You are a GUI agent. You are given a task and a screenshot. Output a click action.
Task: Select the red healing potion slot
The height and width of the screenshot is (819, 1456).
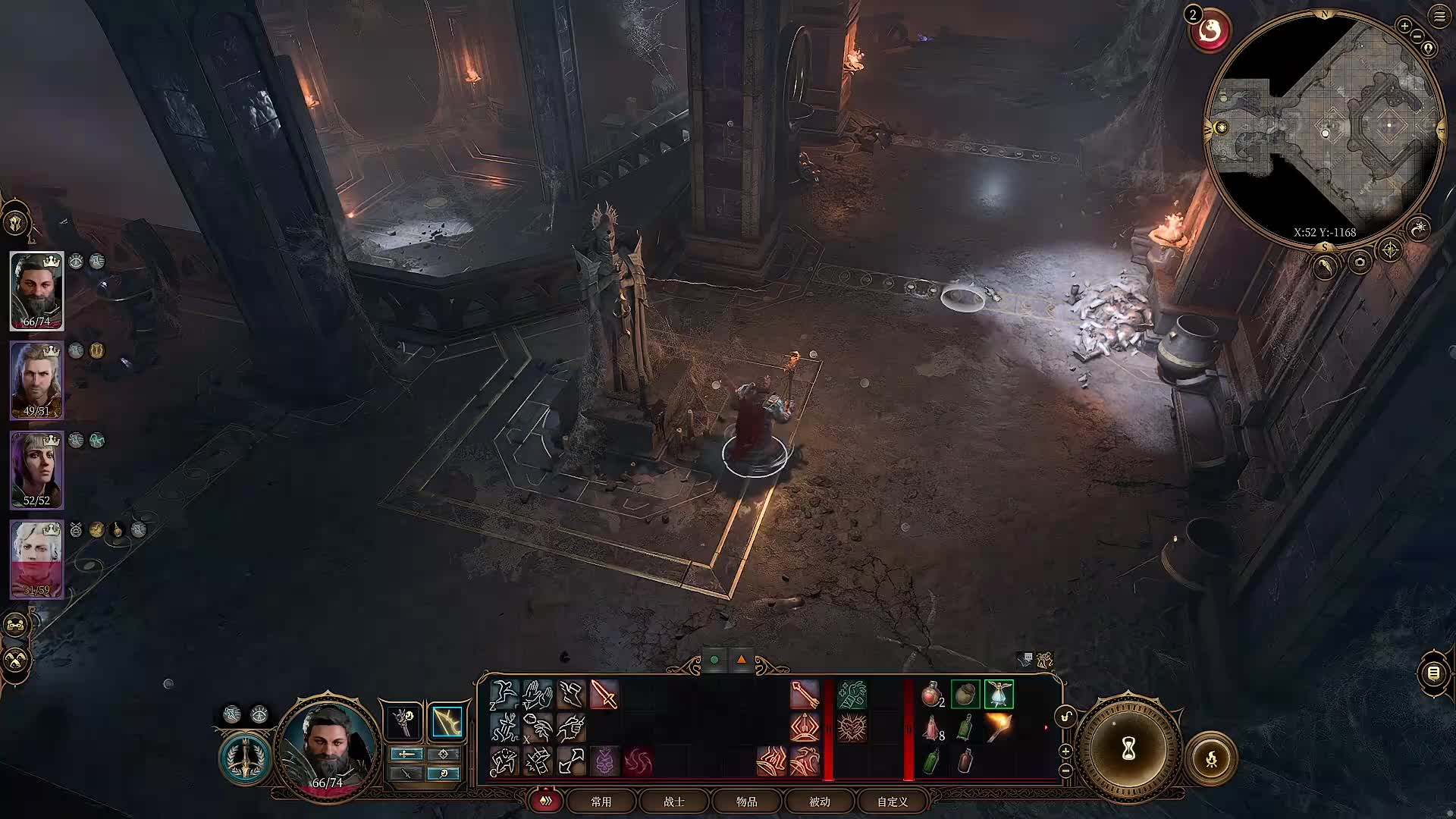click(x=932, y=694)
